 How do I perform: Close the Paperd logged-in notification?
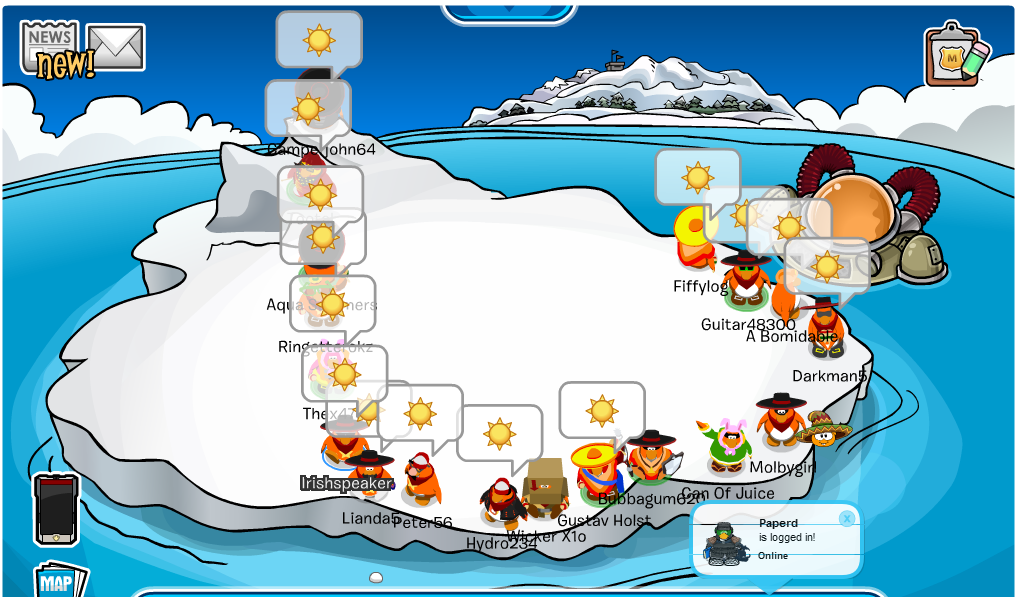point(847,518)
